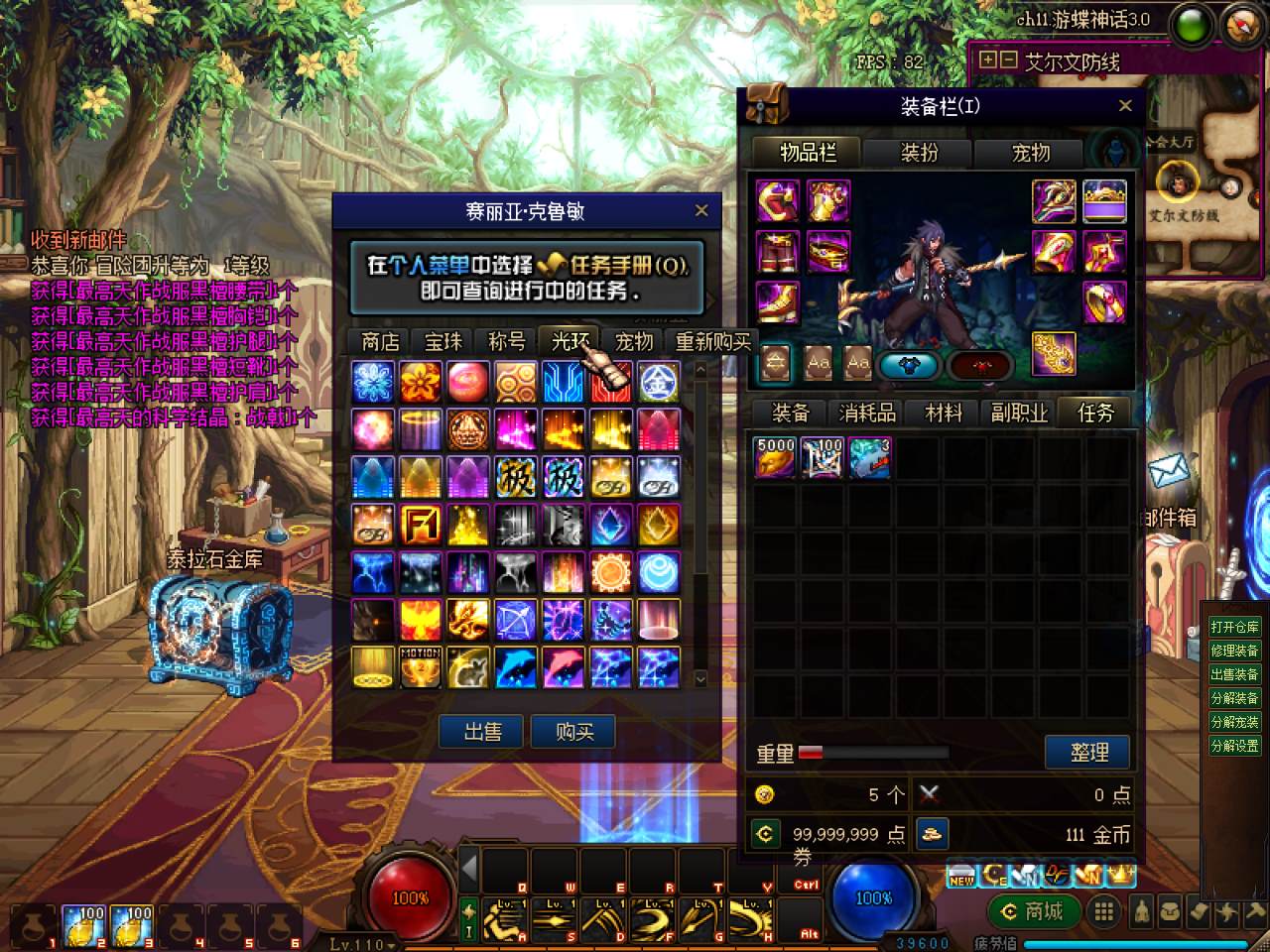The height and width of the screenshot is (952, 1270).
Task: Select the 分解装备 disassemble equipment button
Action: pos(1234,698)
